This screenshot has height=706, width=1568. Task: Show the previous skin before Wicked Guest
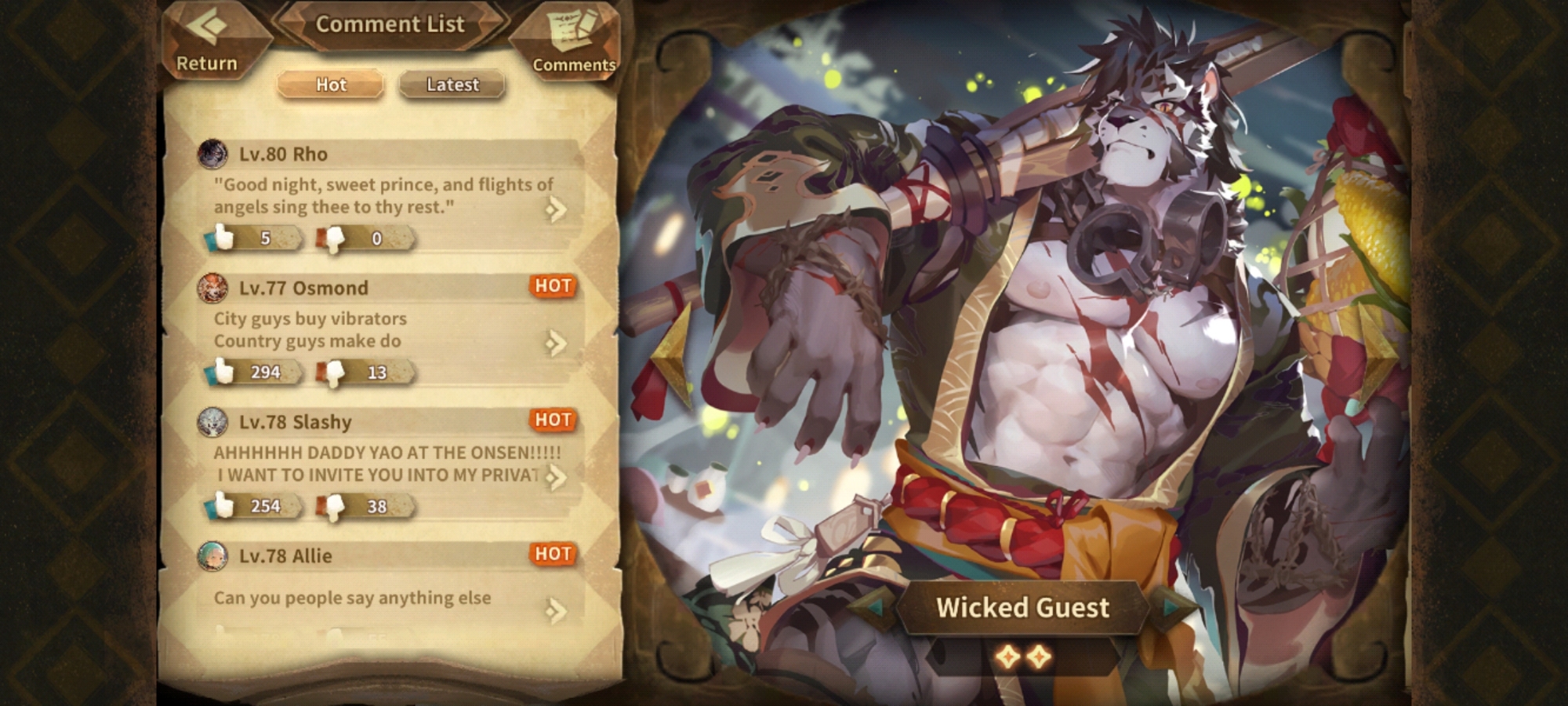[x=871, y=606]
